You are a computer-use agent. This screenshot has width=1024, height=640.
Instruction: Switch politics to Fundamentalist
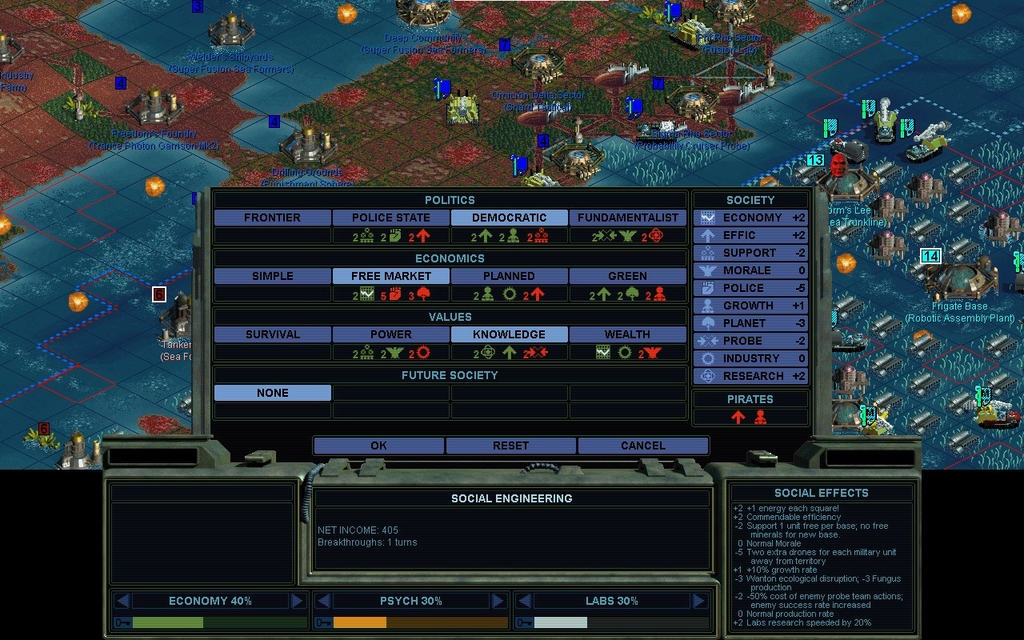point(628,218)
